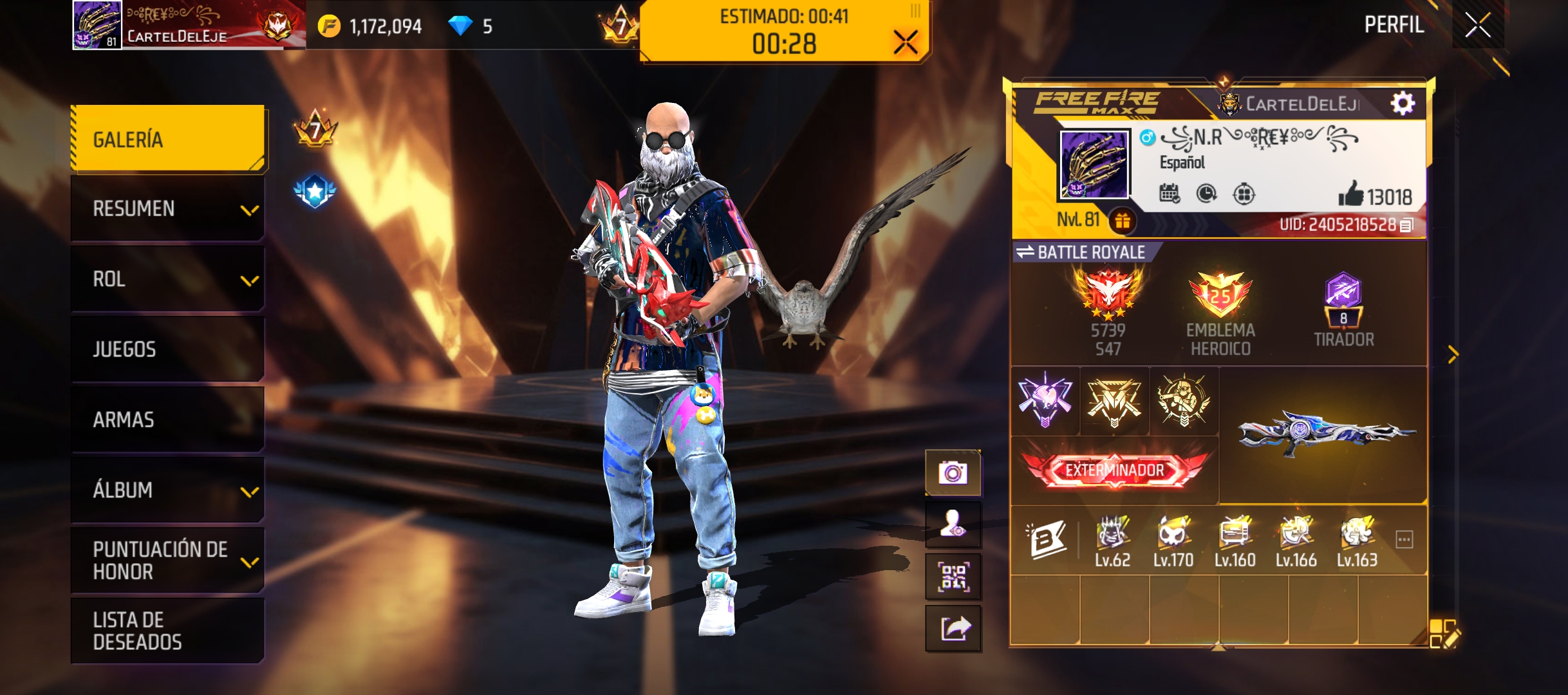Open the QR code button
This screenshot has width=1568, height=695.
coord(953,577)
